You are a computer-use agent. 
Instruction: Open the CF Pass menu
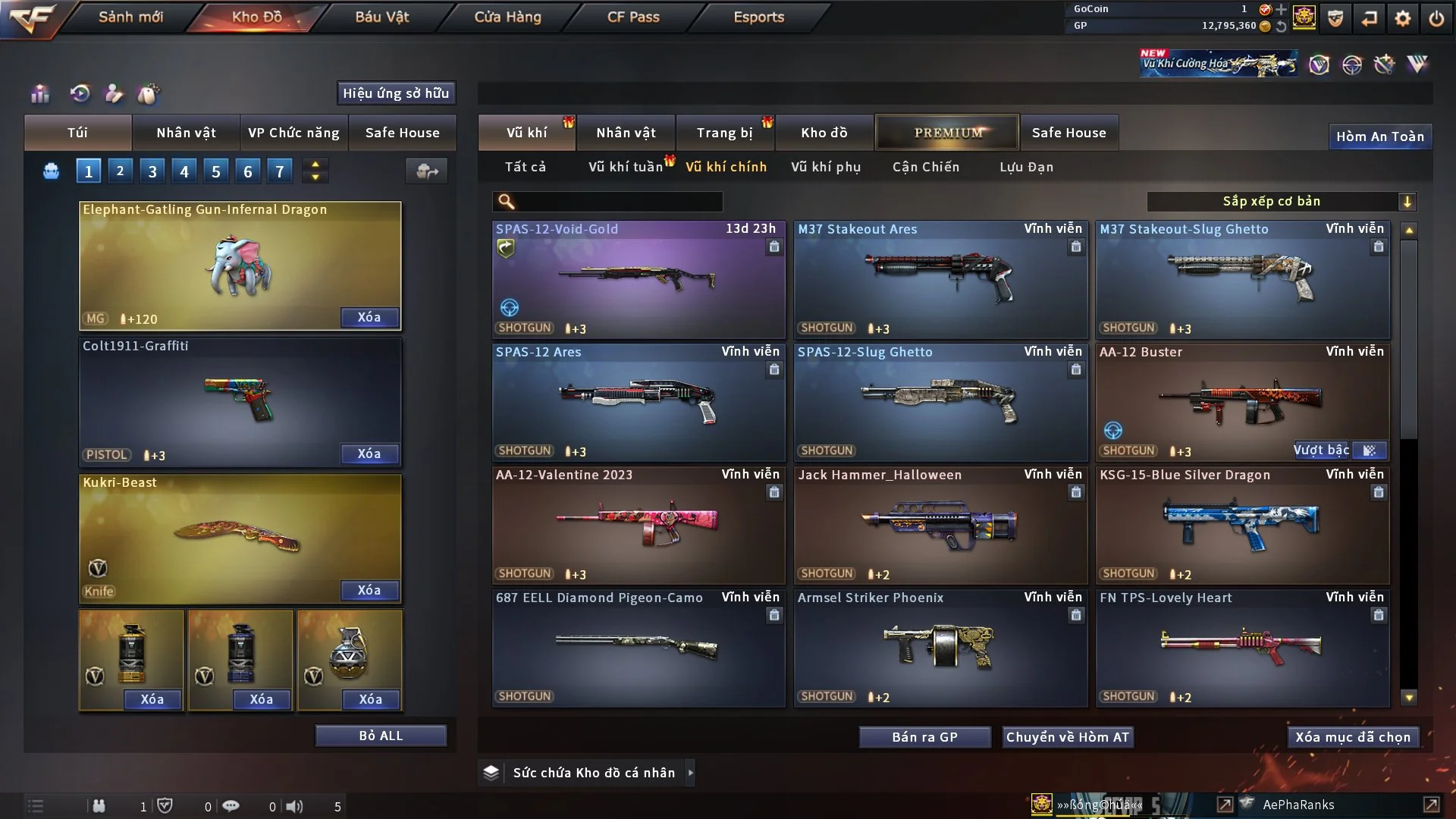pos(633,17)
